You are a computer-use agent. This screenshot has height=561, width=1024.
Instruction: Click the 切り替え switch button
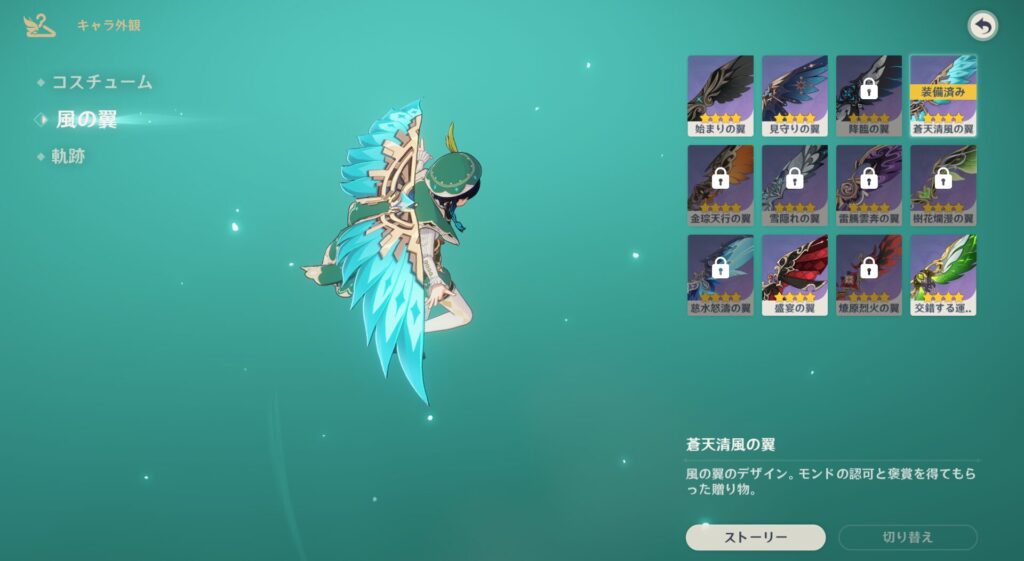coord(907,537)
